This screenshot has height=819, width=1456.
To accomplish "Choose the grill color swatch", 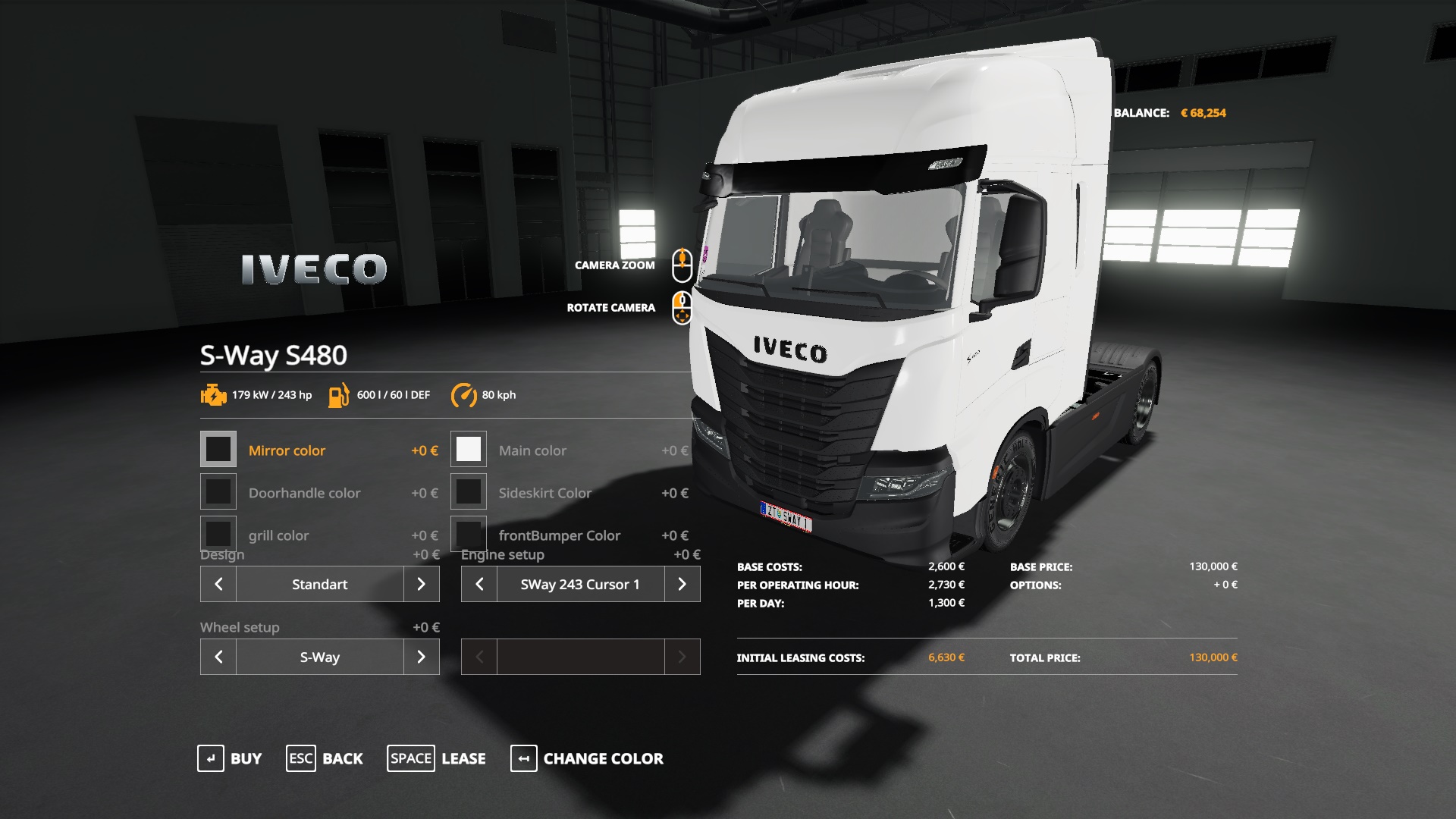I will coord(218,533).
